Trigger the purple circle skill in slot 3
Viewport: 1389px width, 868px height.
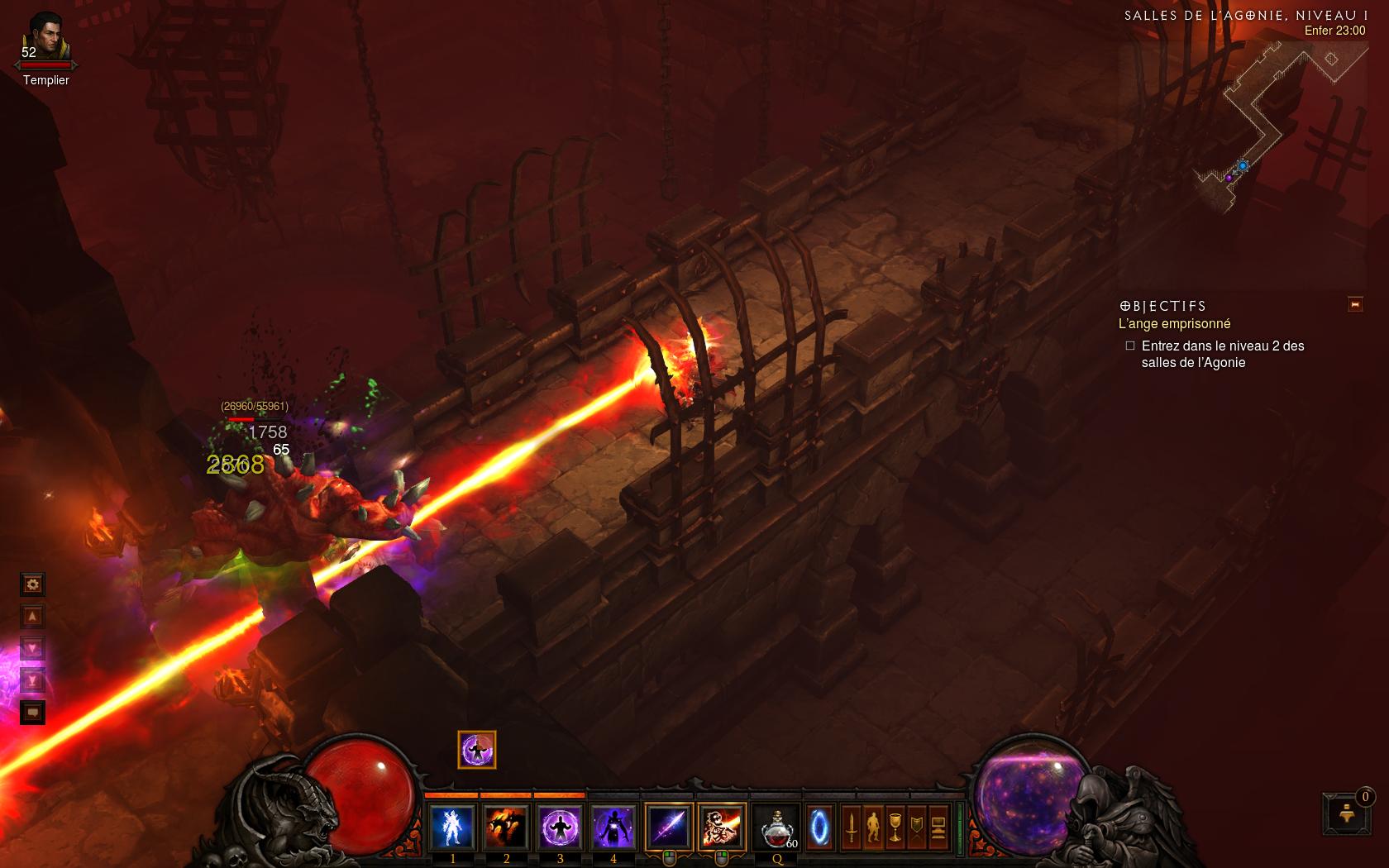coord(560,827)
